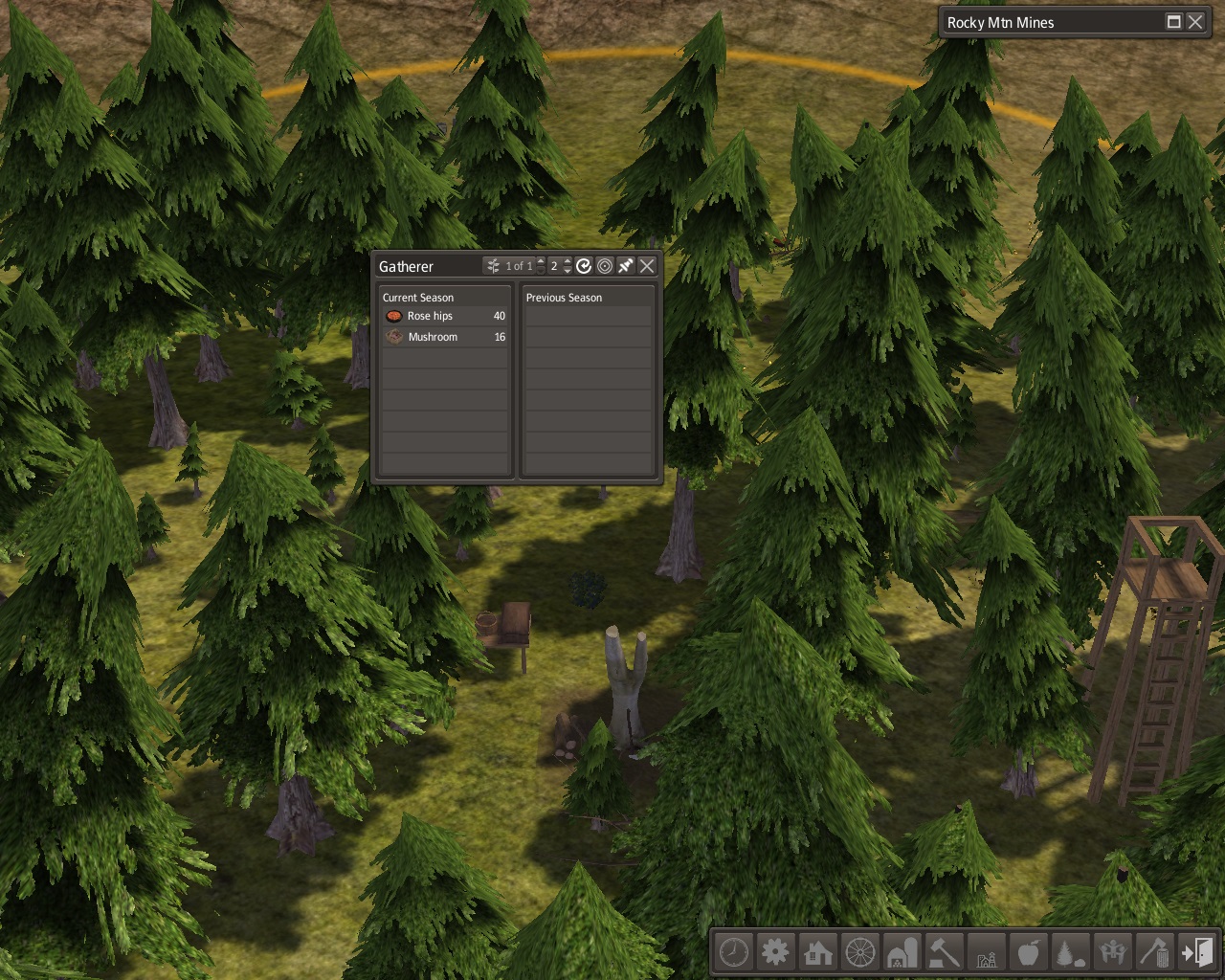
Task: Open the tree and rock resource menu
Action: tap(1071, 953)
